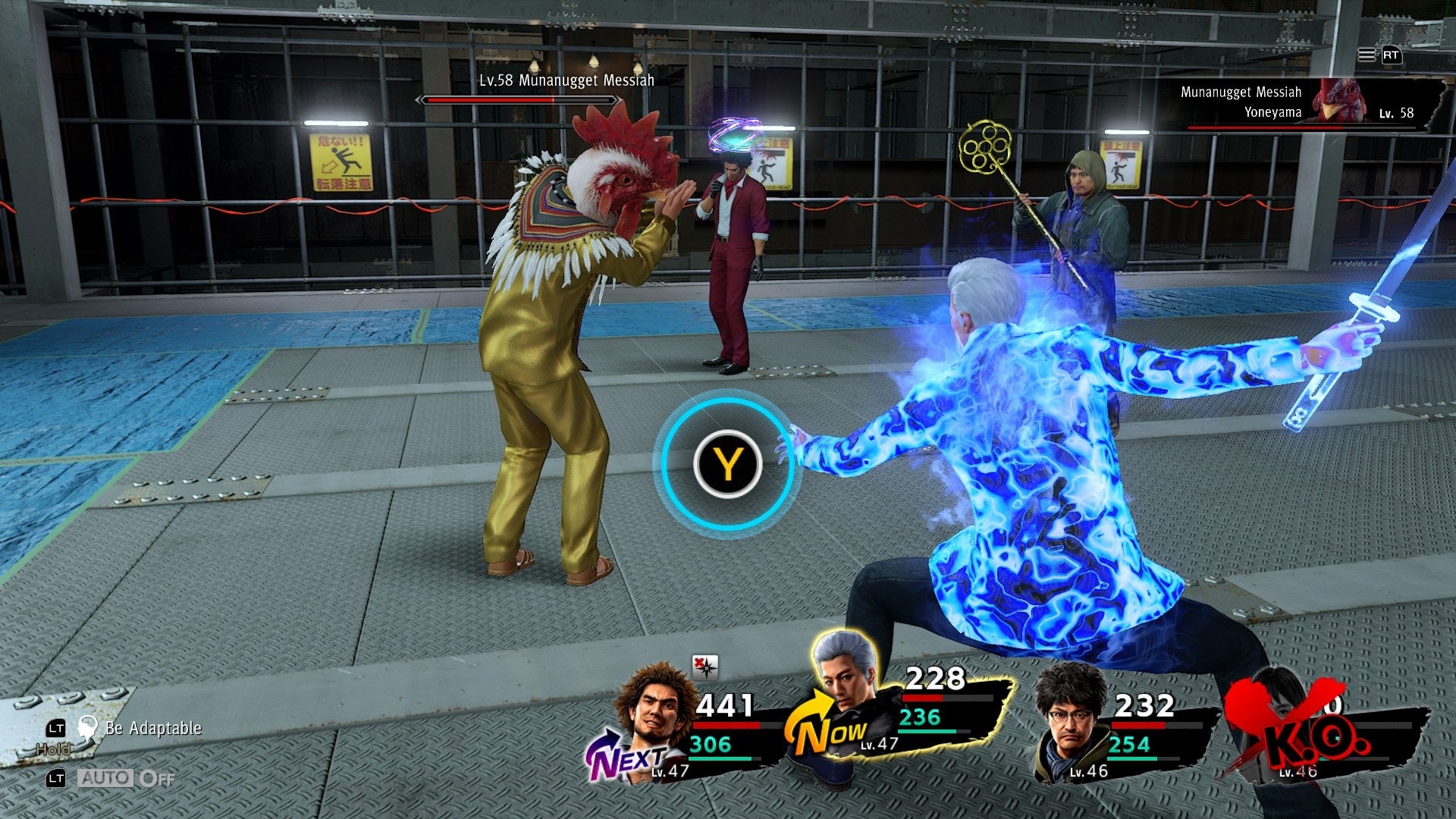Inspect the status effect icon above the NEXT portrait
This screenshot has width=1456, height=819.
tap(704, 667)
